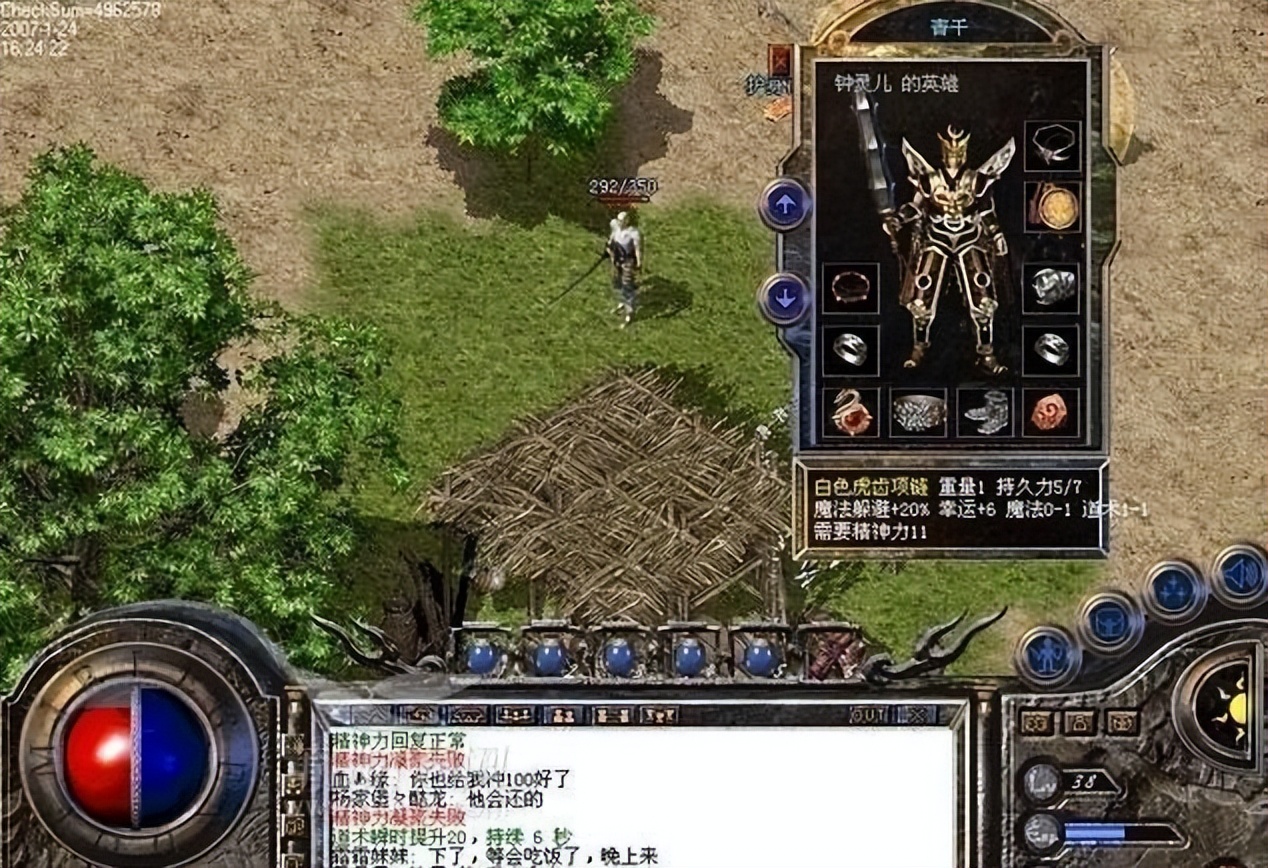The height and width of the screenshot is (868, 1268).
Task: Select the white tiger tooth necklace slot
Action: coord(1051,146)
